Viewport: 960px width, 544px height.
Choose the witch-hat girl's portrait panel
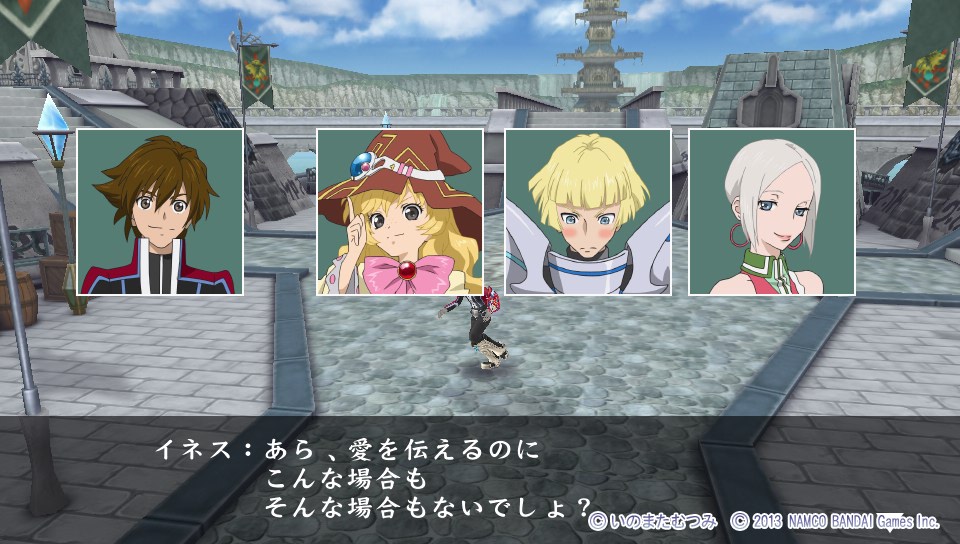point(400,212)
